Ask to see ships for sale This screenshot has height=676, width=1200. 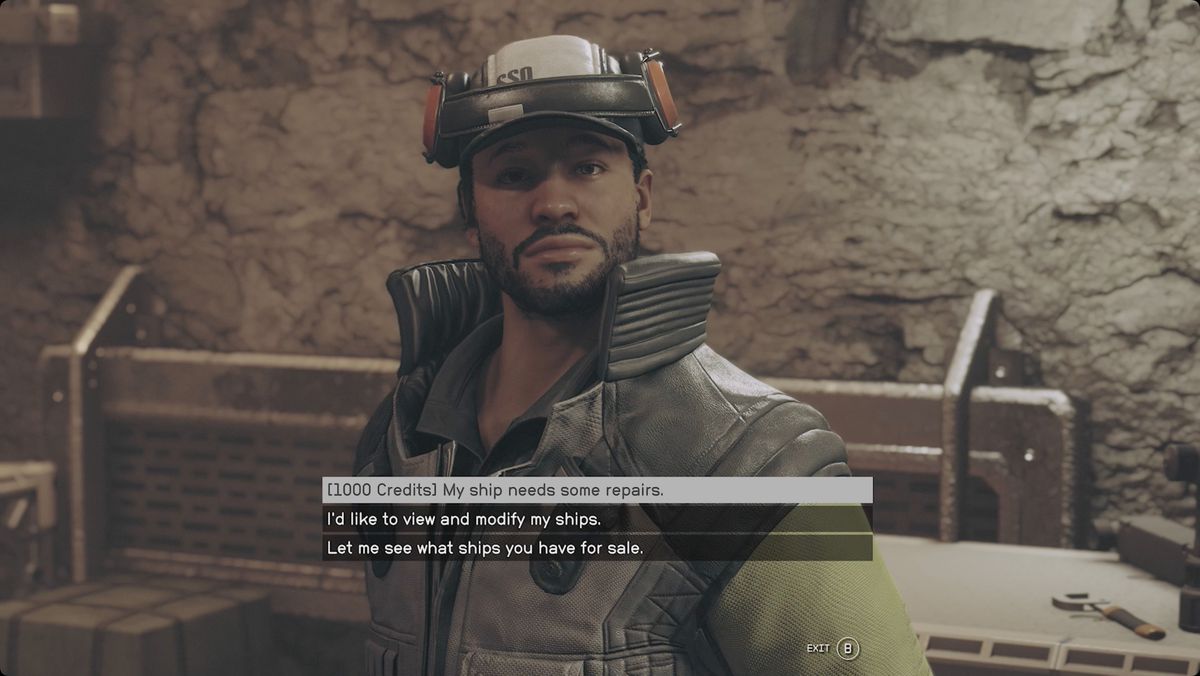(x=596, y=548)
